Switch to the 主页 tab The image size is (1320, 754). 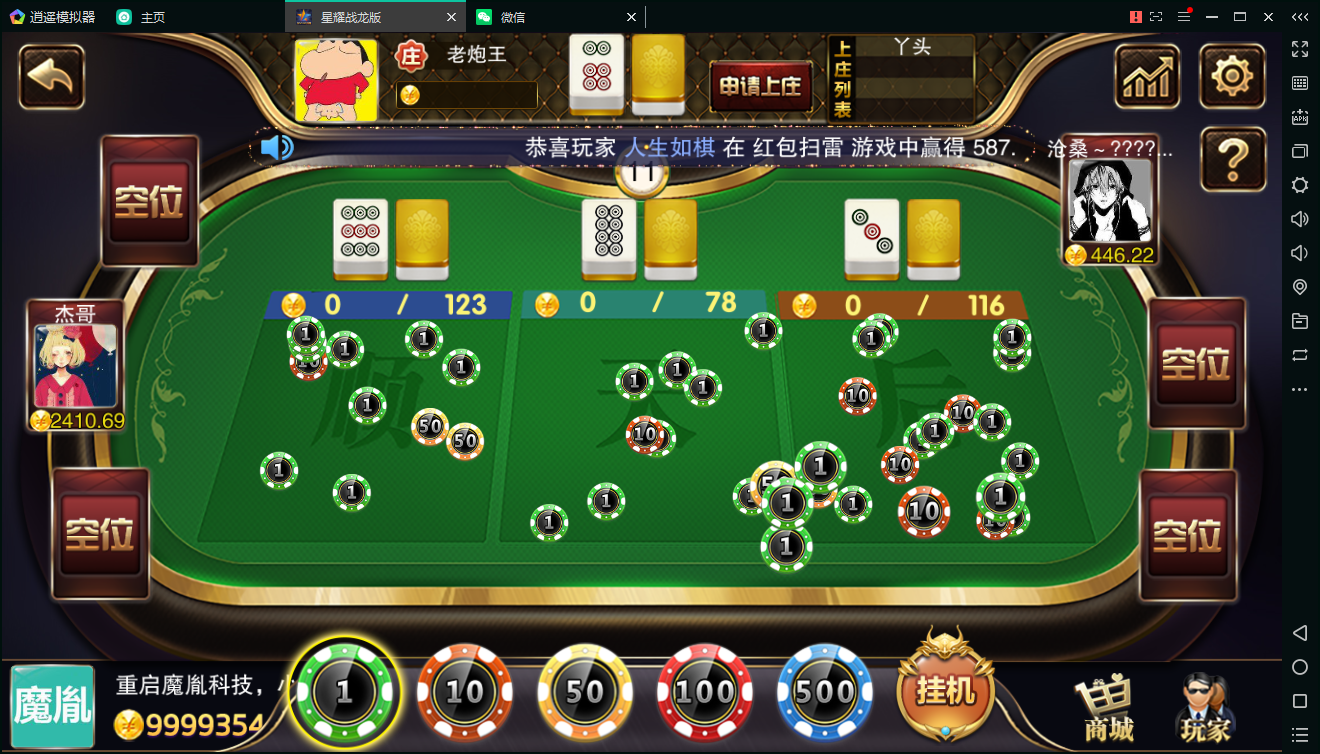(x=150, y=17)
